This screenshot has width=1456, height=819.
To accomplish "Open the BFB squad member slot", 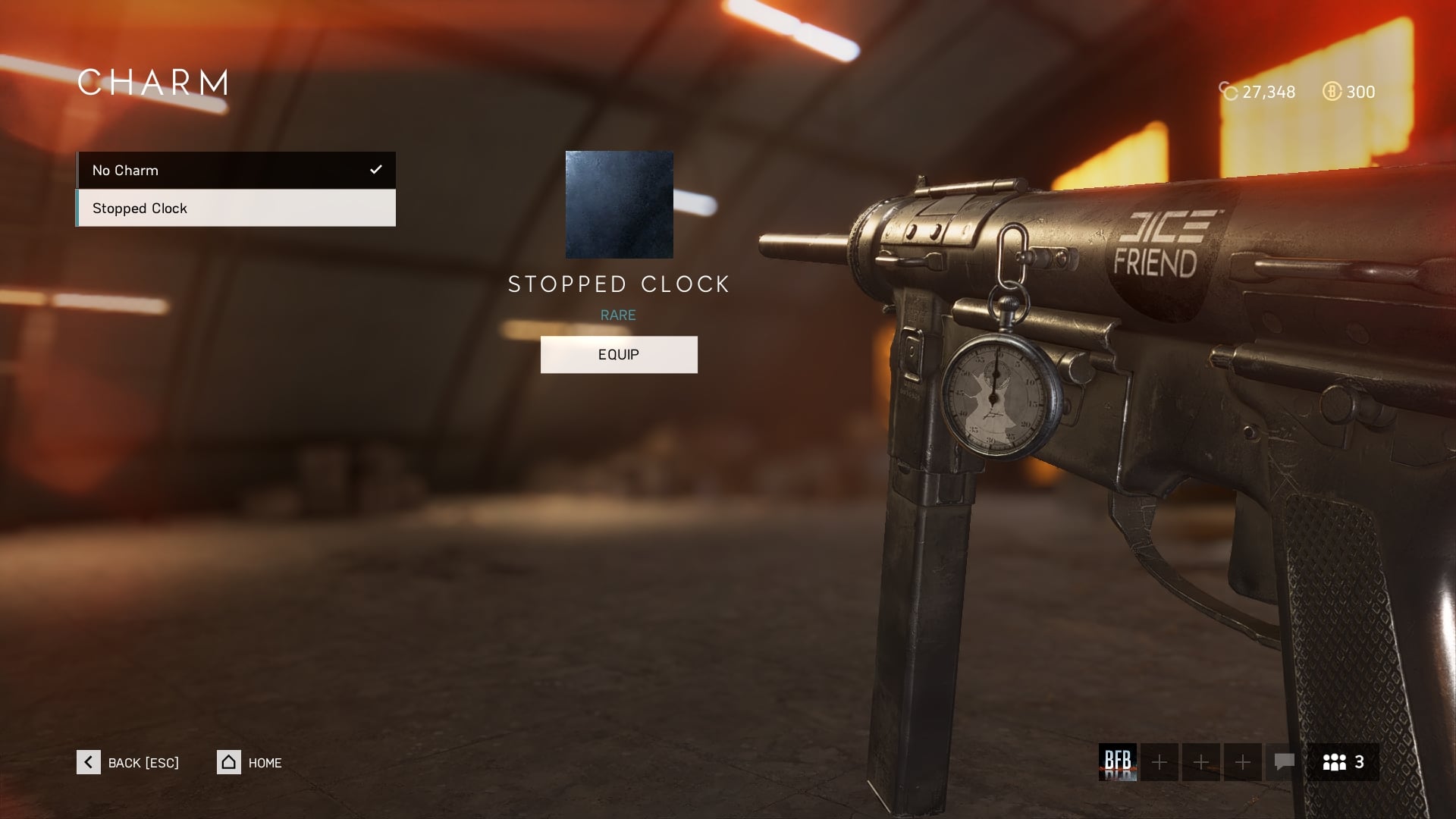I will coord(1118,762).
